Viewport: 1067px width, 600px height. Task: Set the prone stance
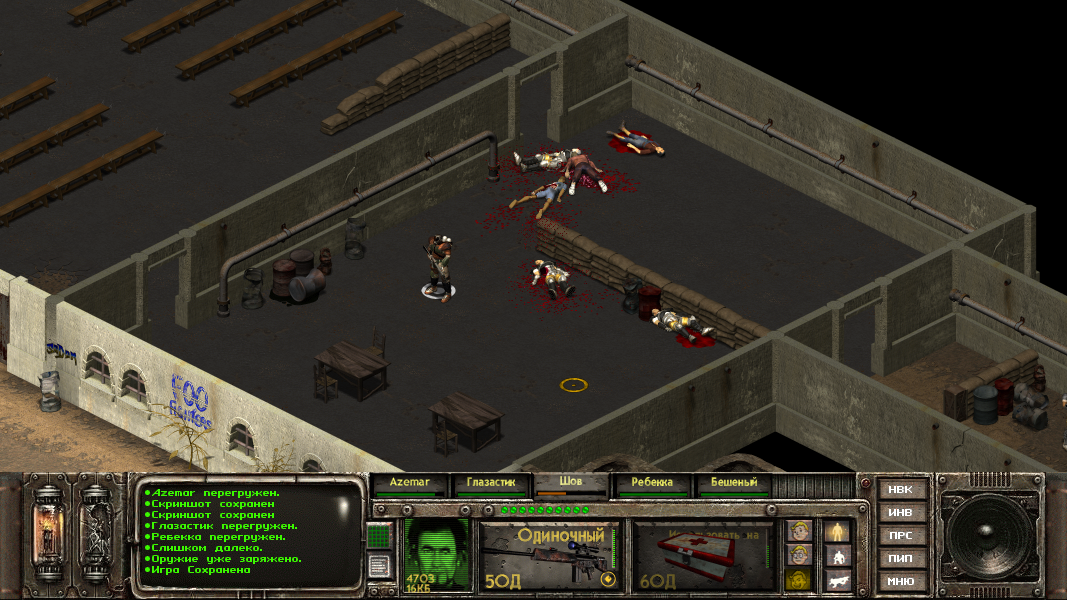(x=837, y=579)
